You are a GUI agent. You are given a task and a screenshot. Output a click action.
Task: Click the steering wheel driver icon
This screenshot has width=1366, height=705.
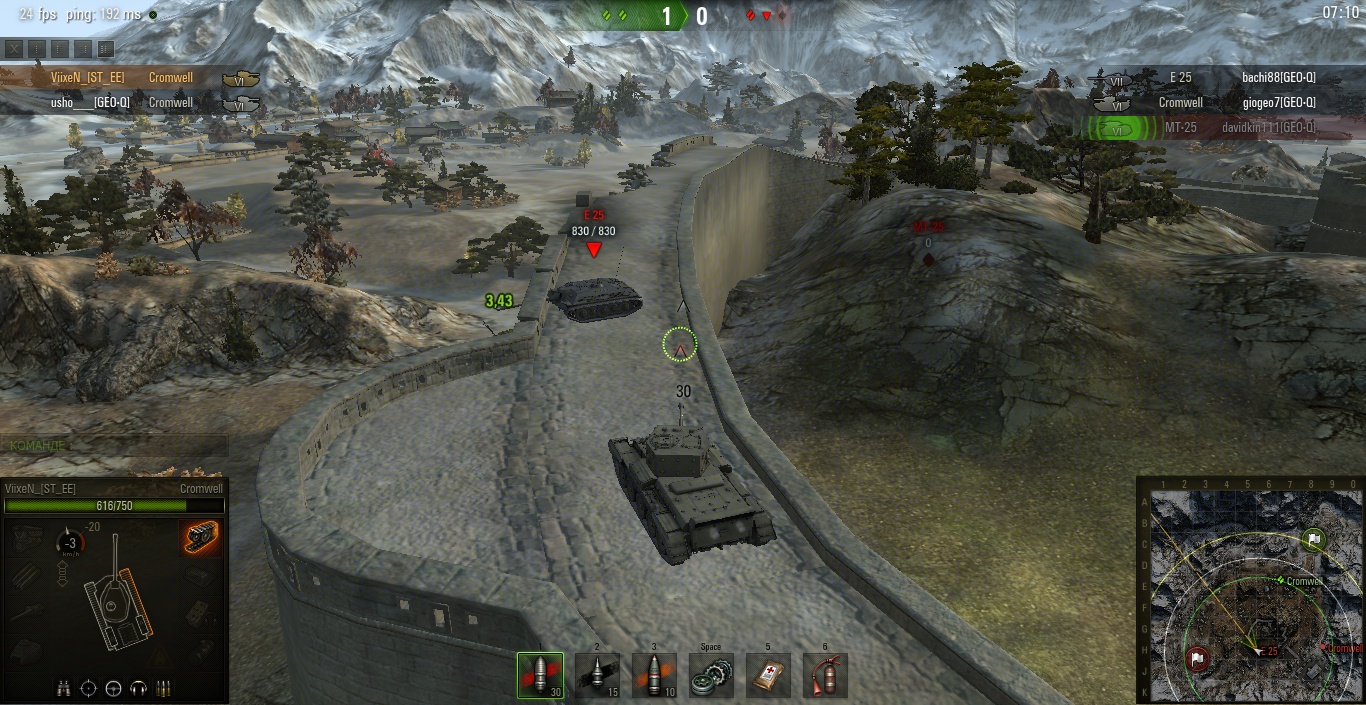[114, 688]
